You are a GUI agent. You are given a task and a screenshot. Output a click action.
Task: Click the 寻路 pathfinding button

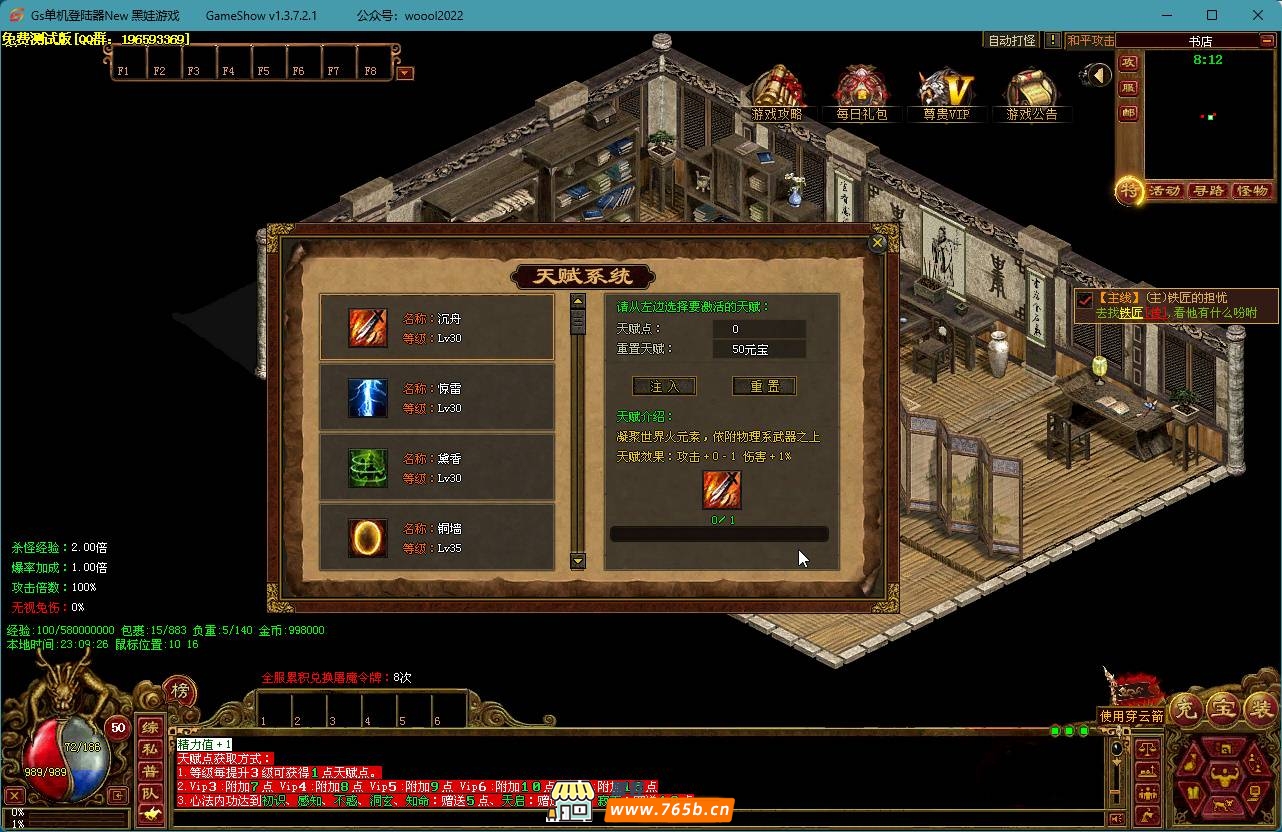1208,191
